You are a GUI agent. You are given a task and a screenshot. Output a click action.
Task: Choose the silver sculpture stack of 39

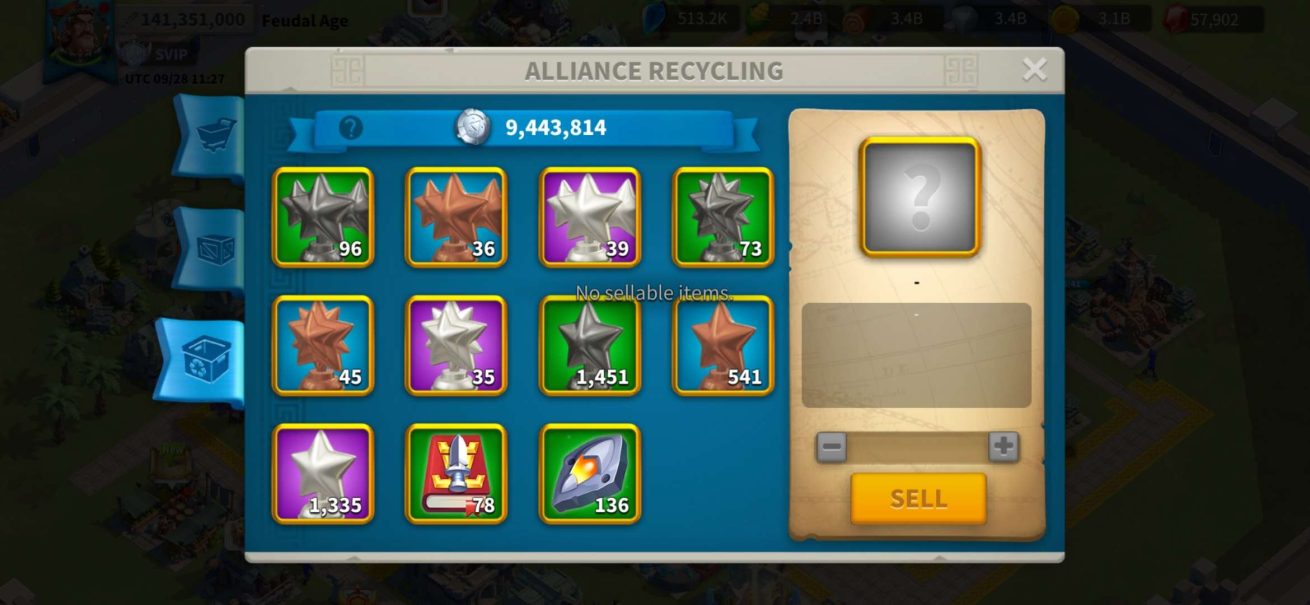pyautogui.click(x=590, y=217)
